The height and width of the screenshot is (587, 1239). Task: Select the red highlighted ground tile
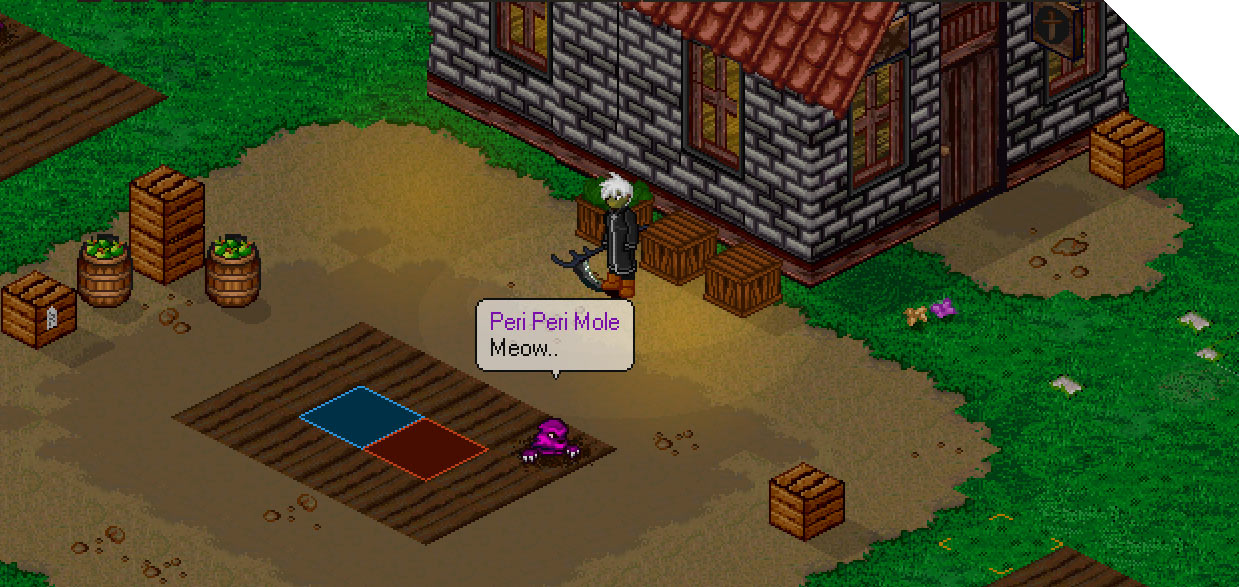[425, 448]
